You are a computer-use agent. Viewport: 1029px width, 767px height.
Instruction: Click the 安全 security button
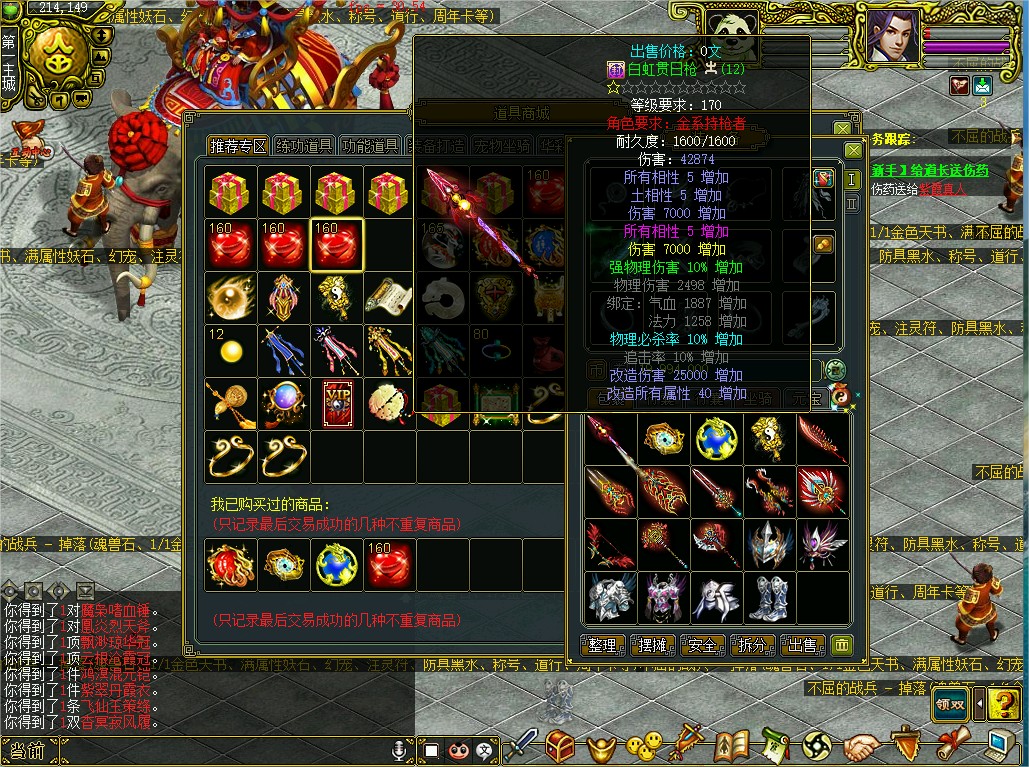pyautogui.click(x=703, y=645)
